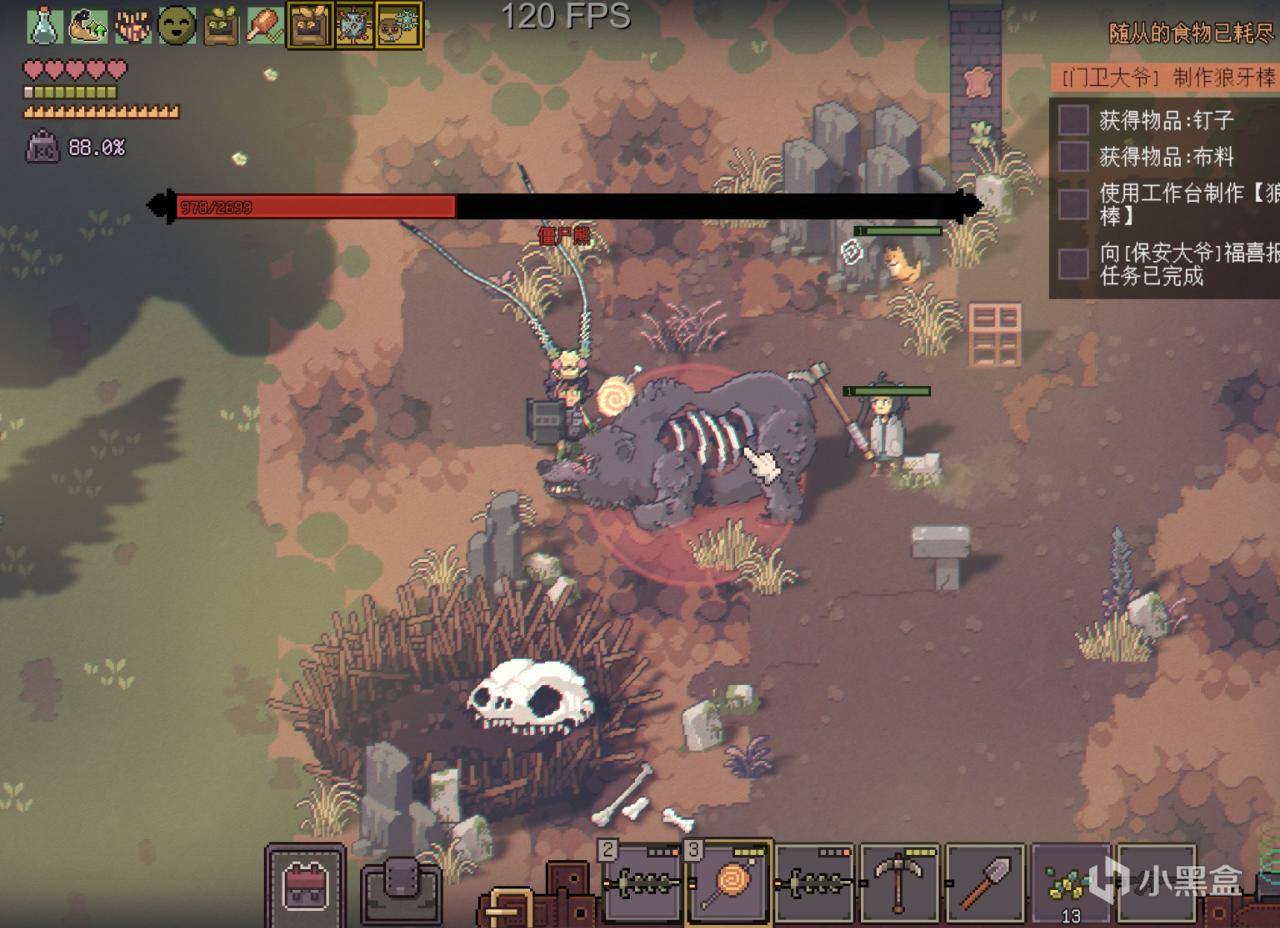Viewport: 1280px width, 928px height.
Task: Click the potion flask buff icon
Action: 44,25
